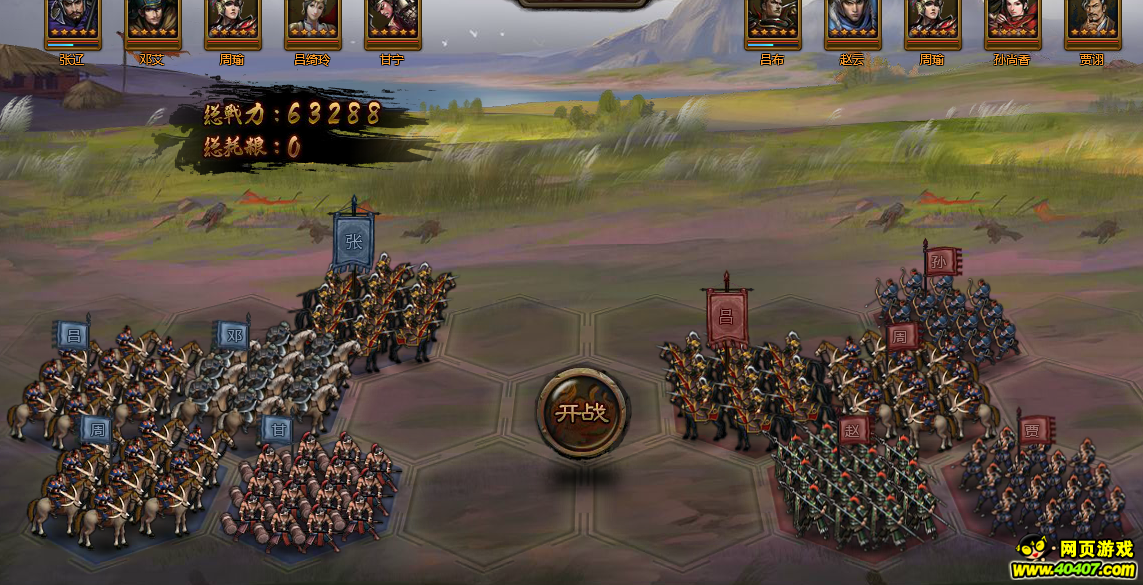
Task: Choose the 邓艾 hero portrait
Action: [152, 20]
